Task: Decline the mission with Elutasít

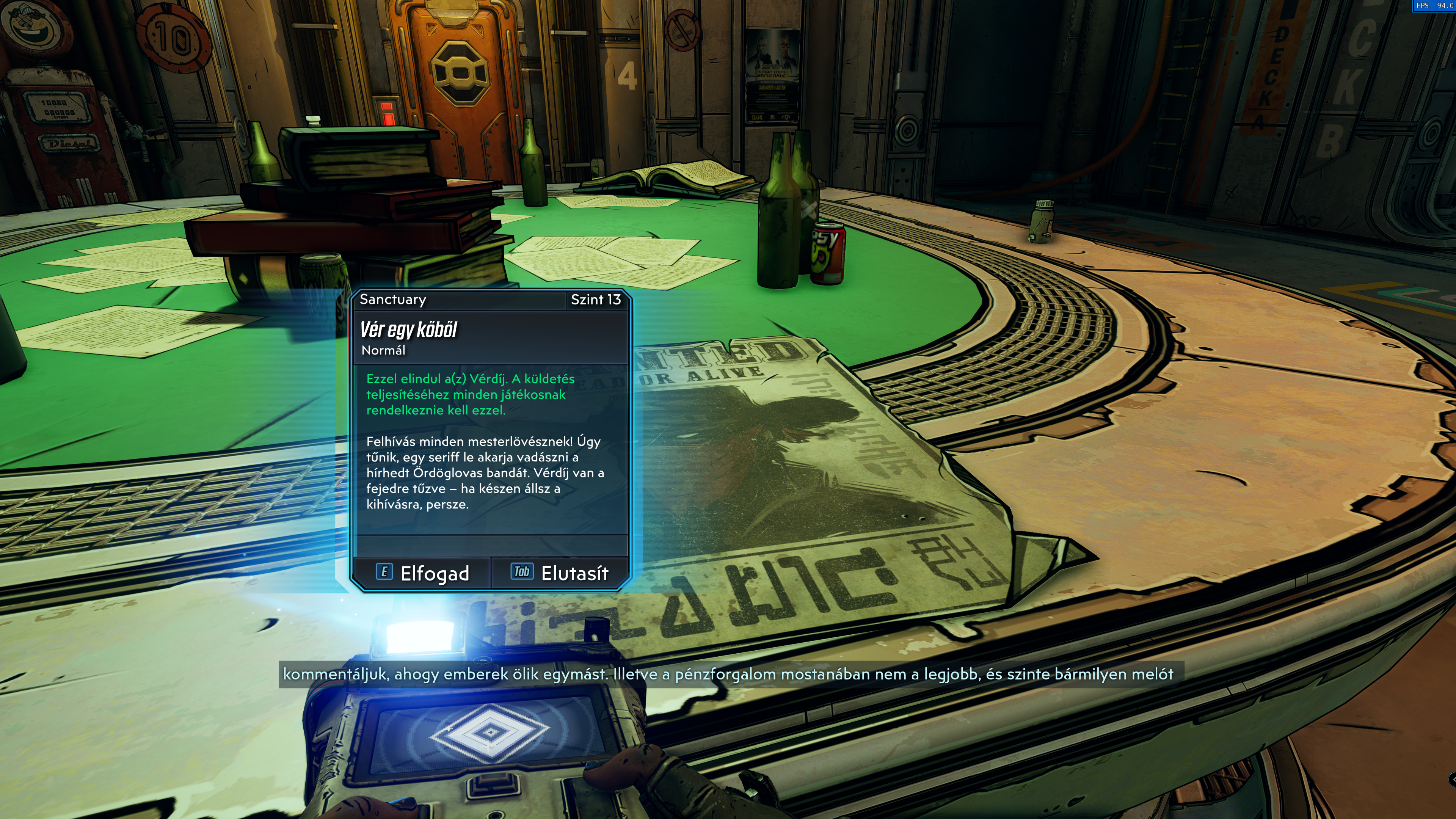Action: click(560, 573)
